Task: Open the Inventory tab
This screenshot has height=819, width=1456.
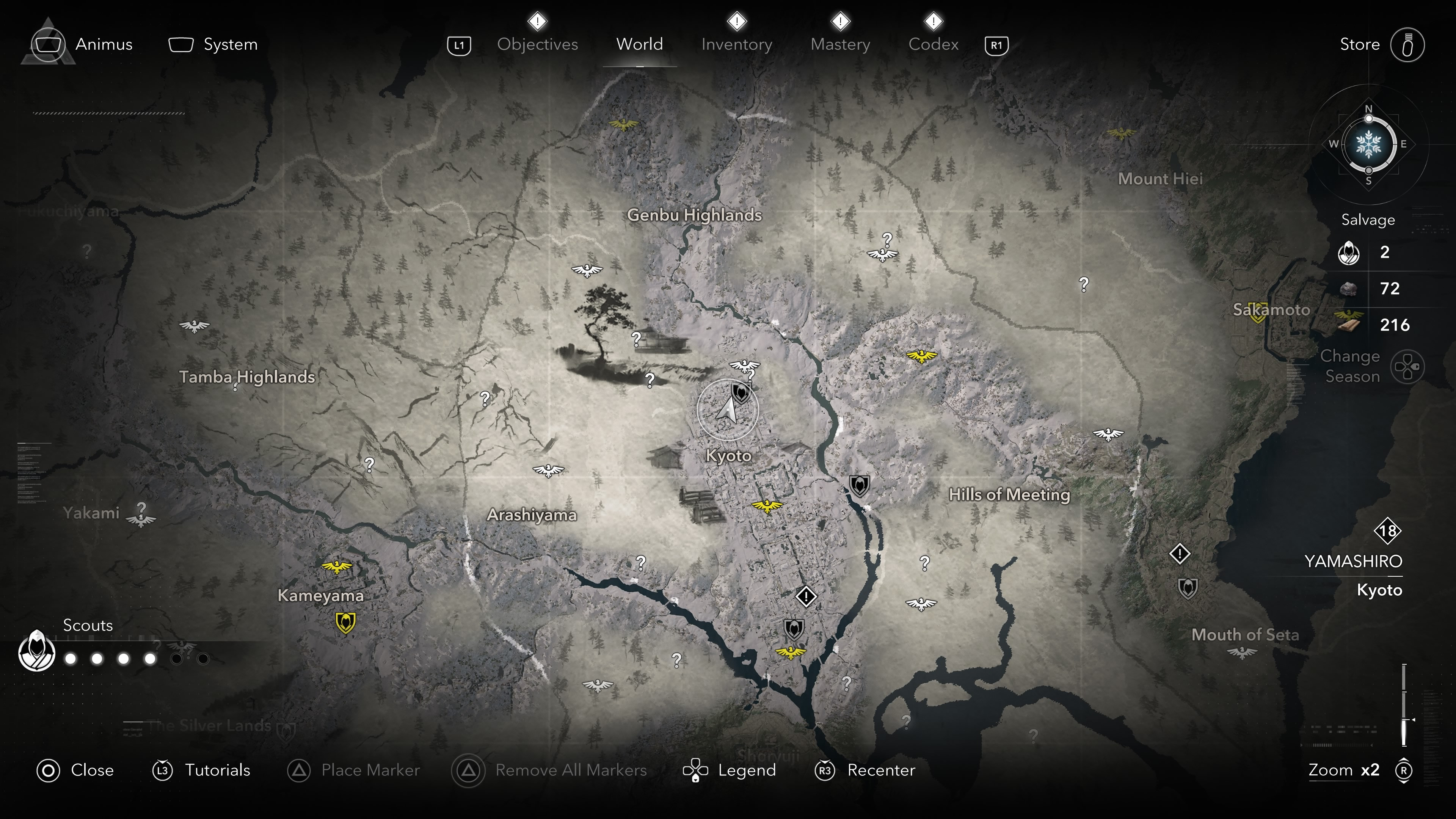Action: click(x=736, y=44)
